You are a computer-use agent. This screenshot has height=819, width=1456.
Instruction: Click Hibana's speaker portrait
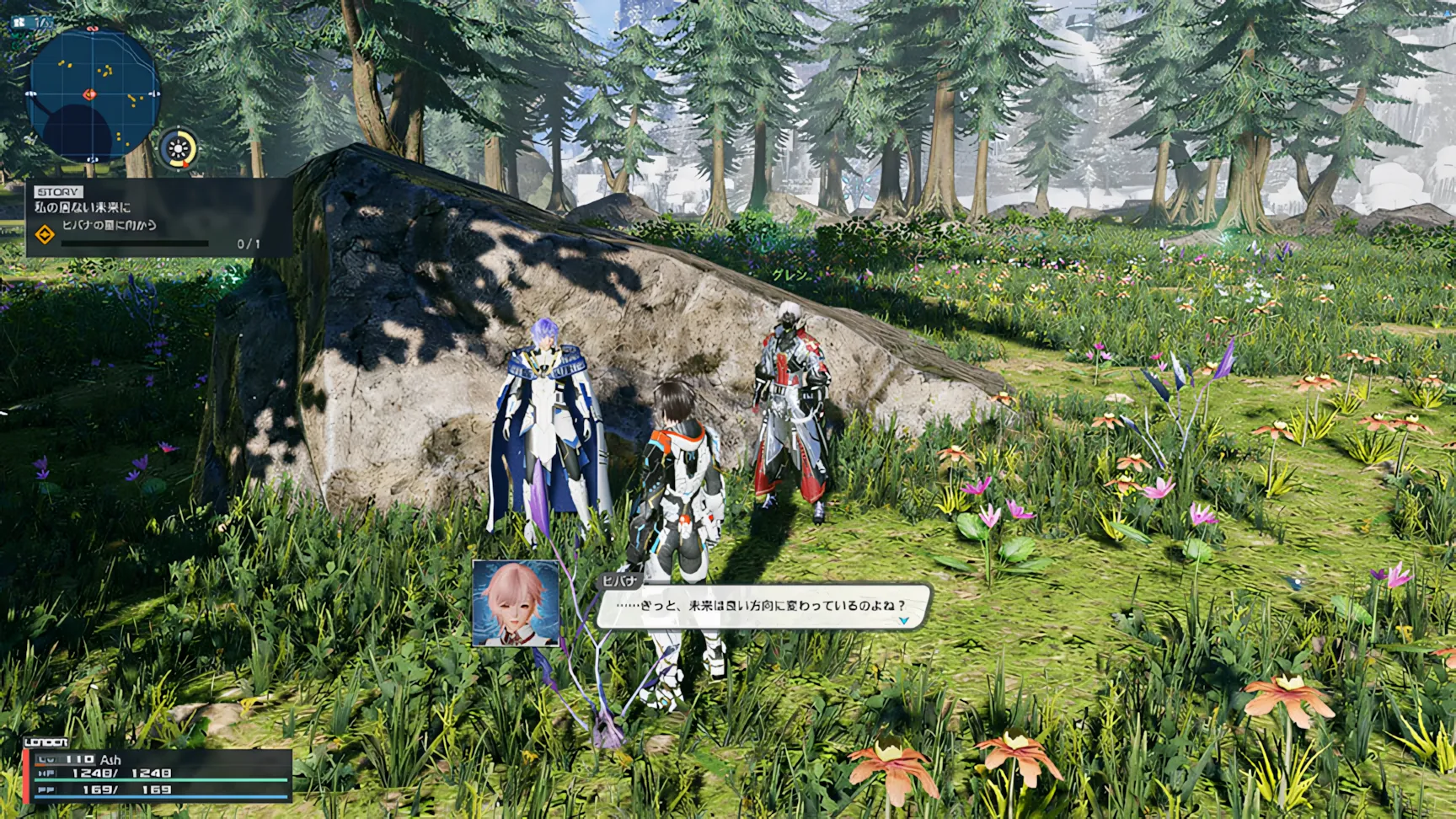pos(516,603)
